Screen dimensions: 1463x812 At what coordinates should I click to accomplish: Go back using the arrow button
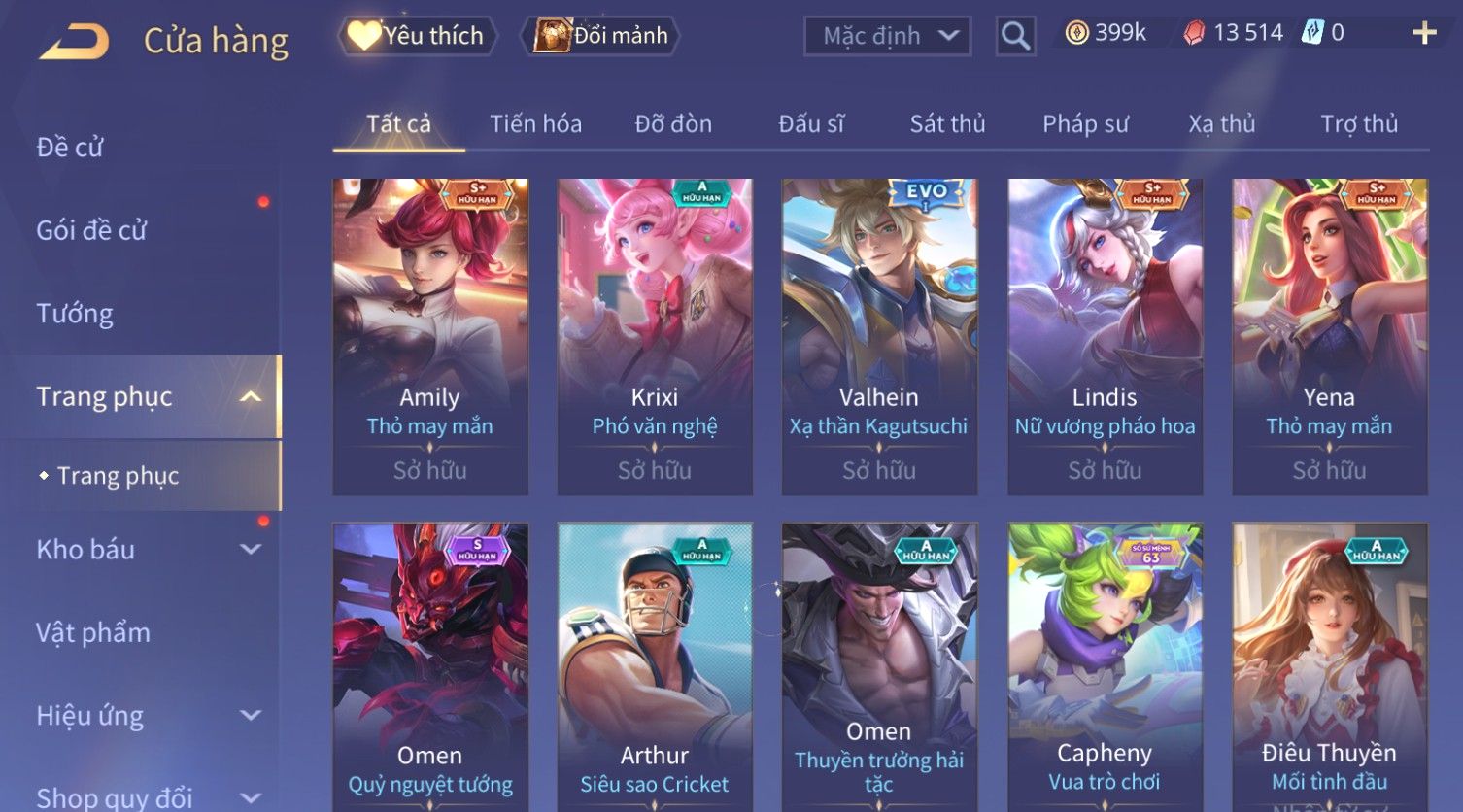75,41
